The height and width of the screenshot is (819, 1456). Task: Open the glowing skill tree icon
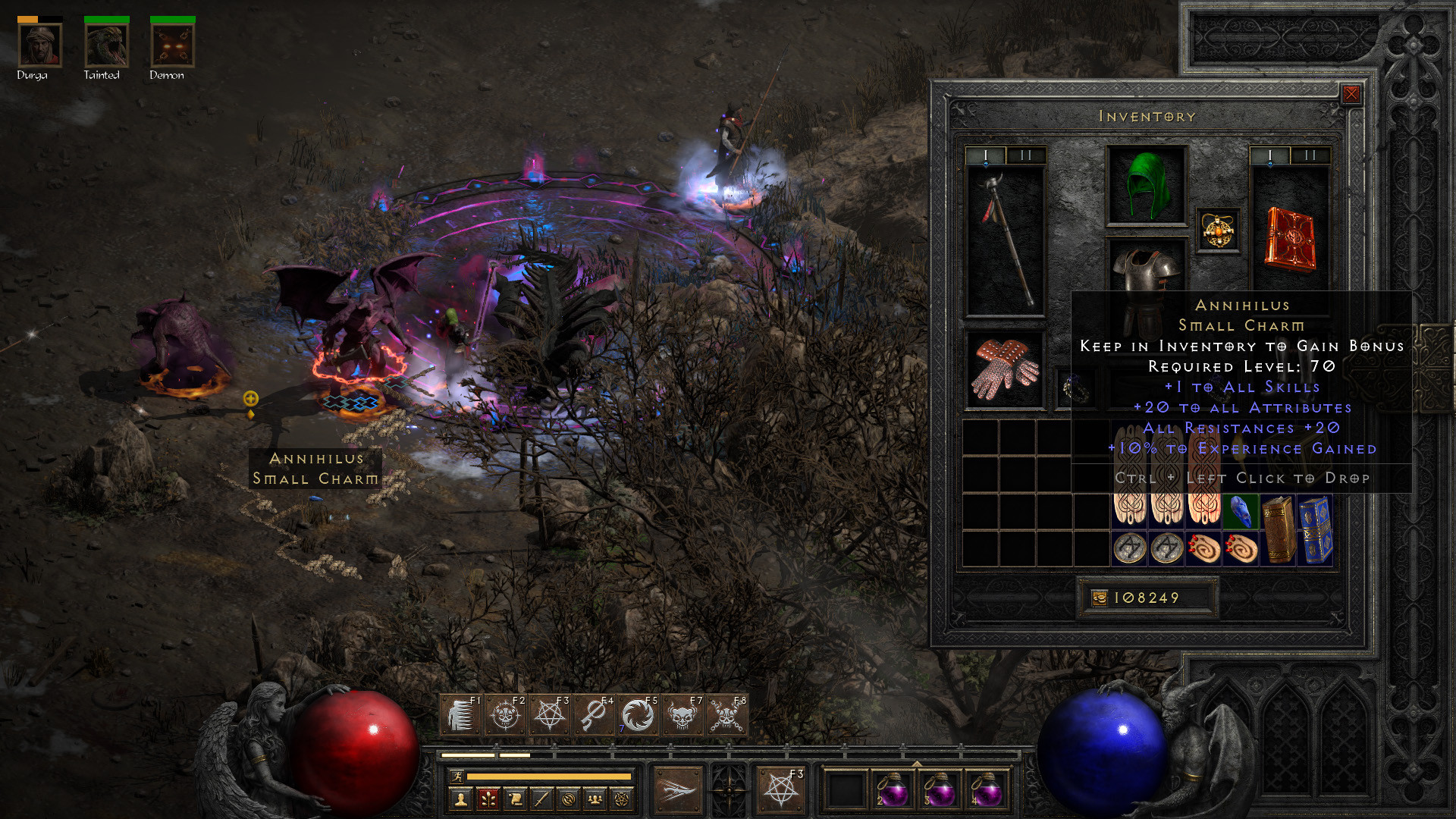coord(488,800)
